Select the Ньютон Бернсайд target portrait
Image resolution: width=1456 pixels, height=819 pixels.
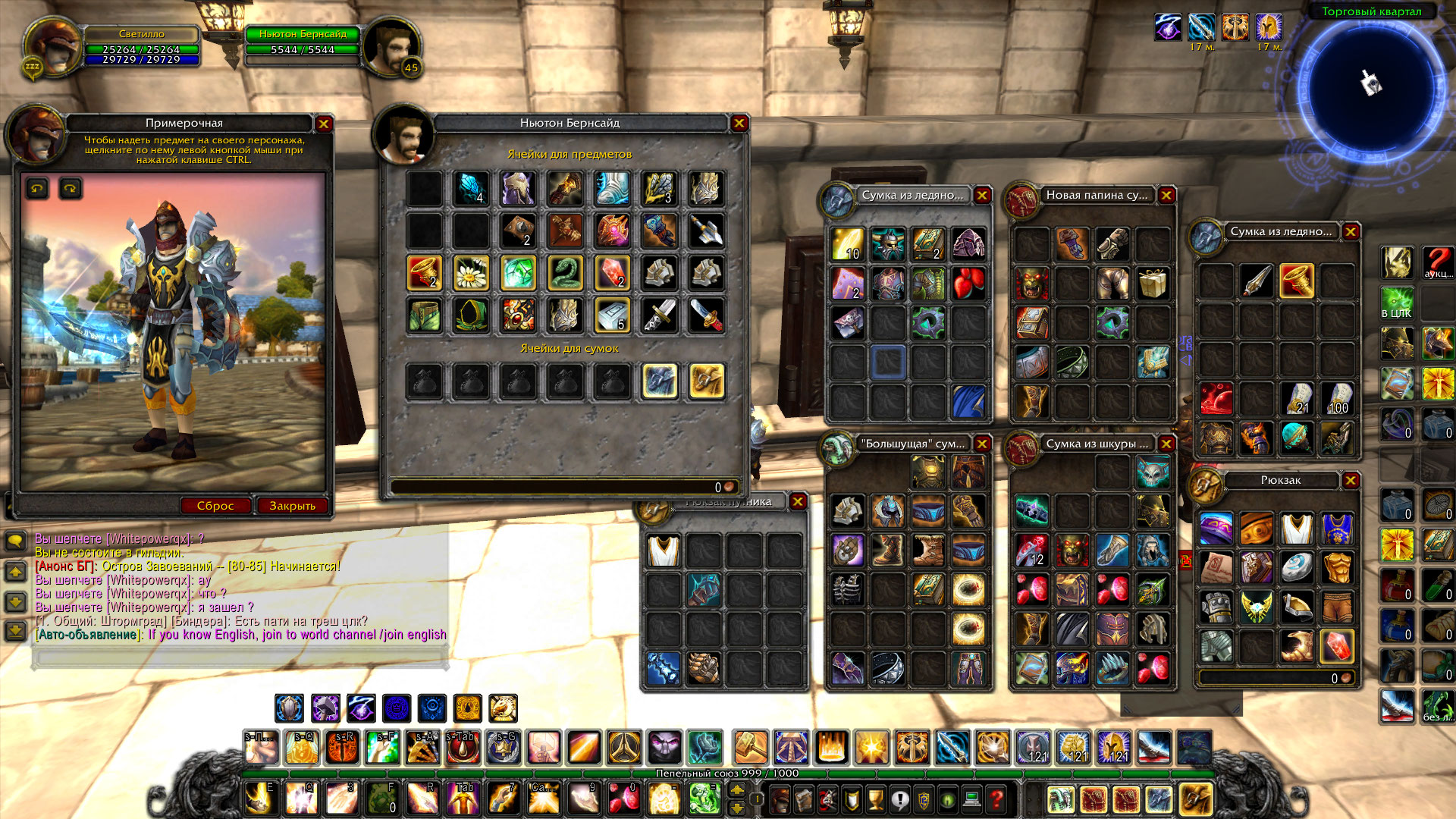coord(391,47)
